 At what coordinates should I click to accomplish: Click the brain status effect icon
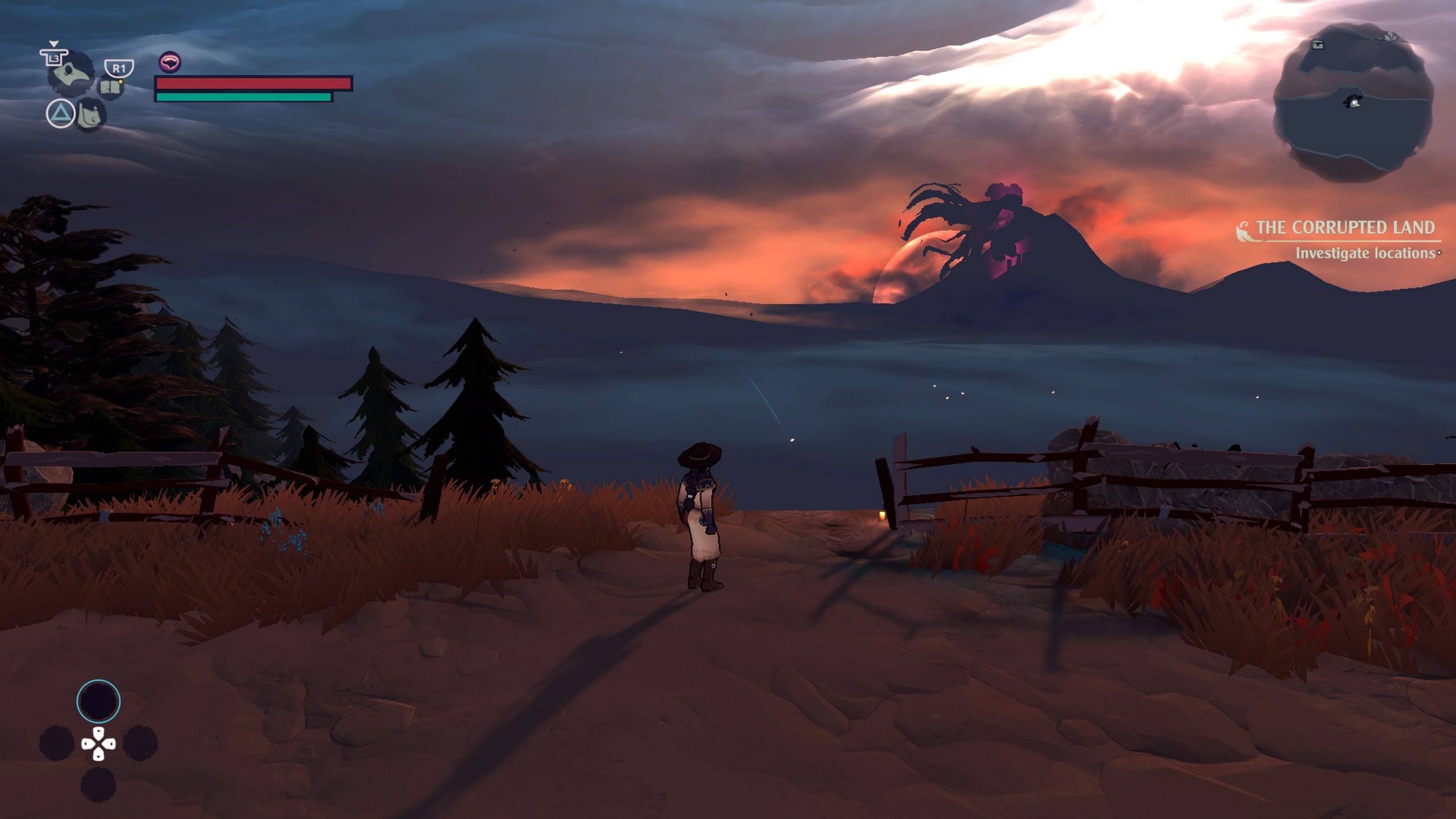[x=169, y=62]
